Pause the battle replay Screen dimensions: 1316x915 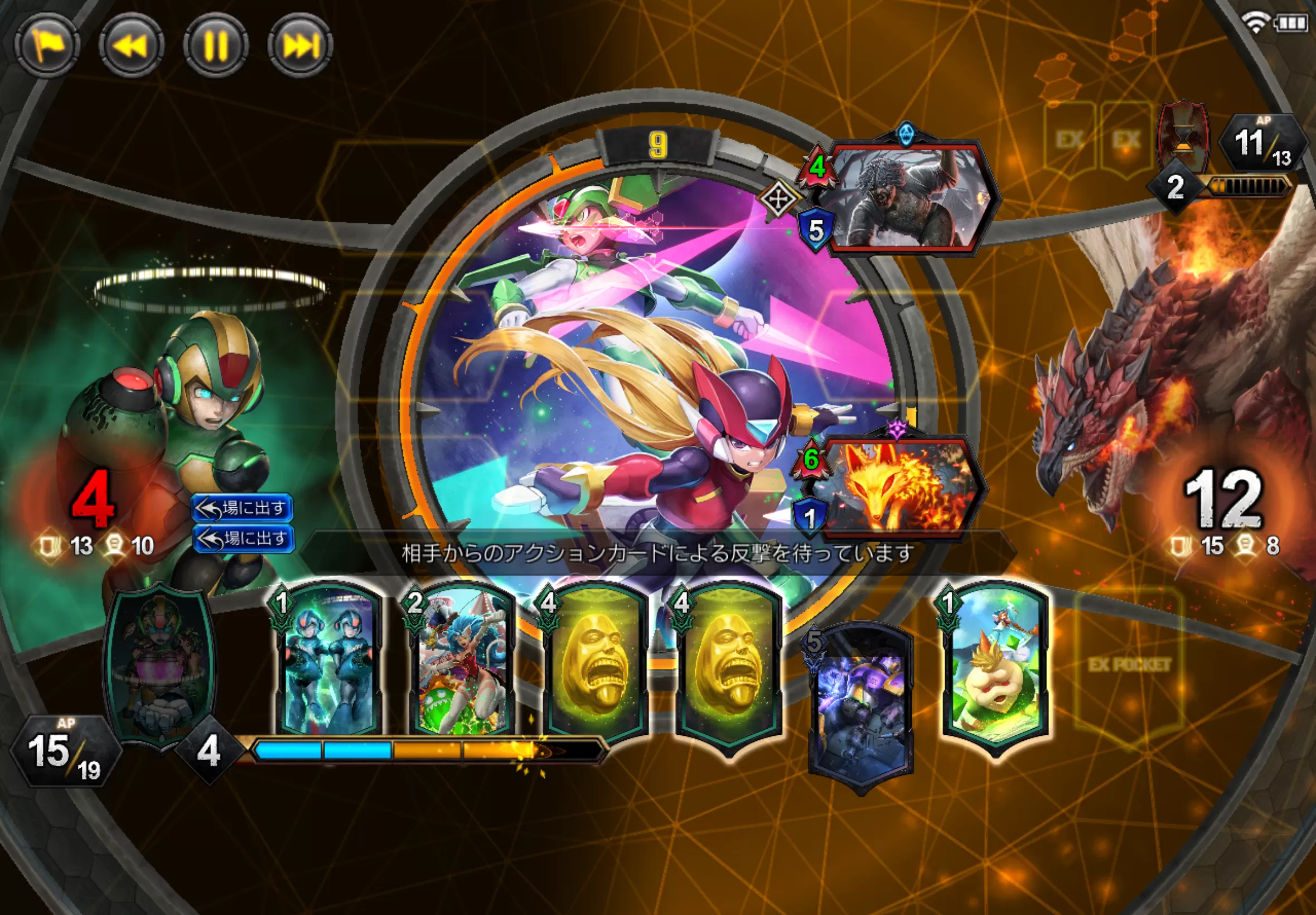point(216,45)
